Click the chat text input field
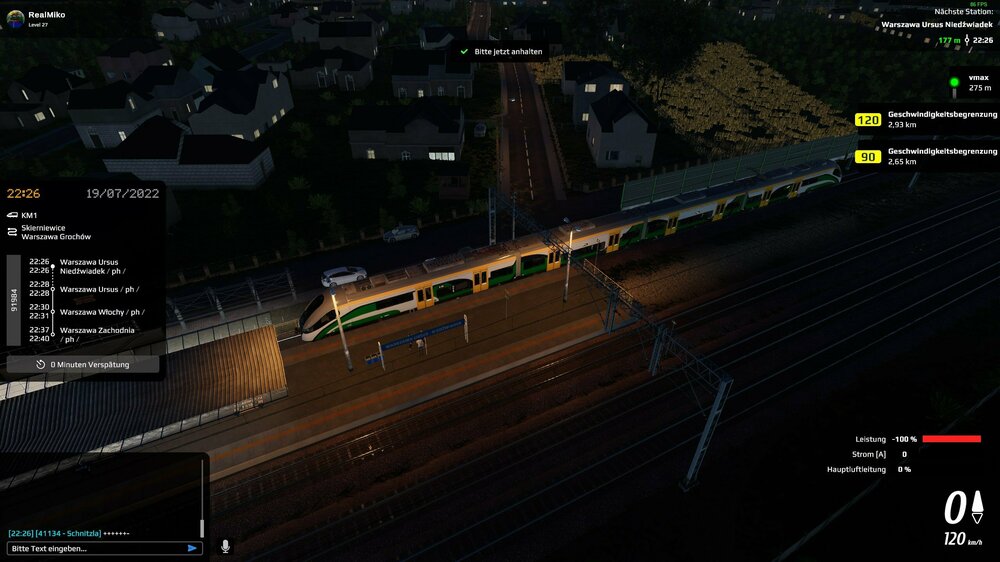The width and height of the screenshot is (1000, 562). pyautogui.click(x=95, y=548)
